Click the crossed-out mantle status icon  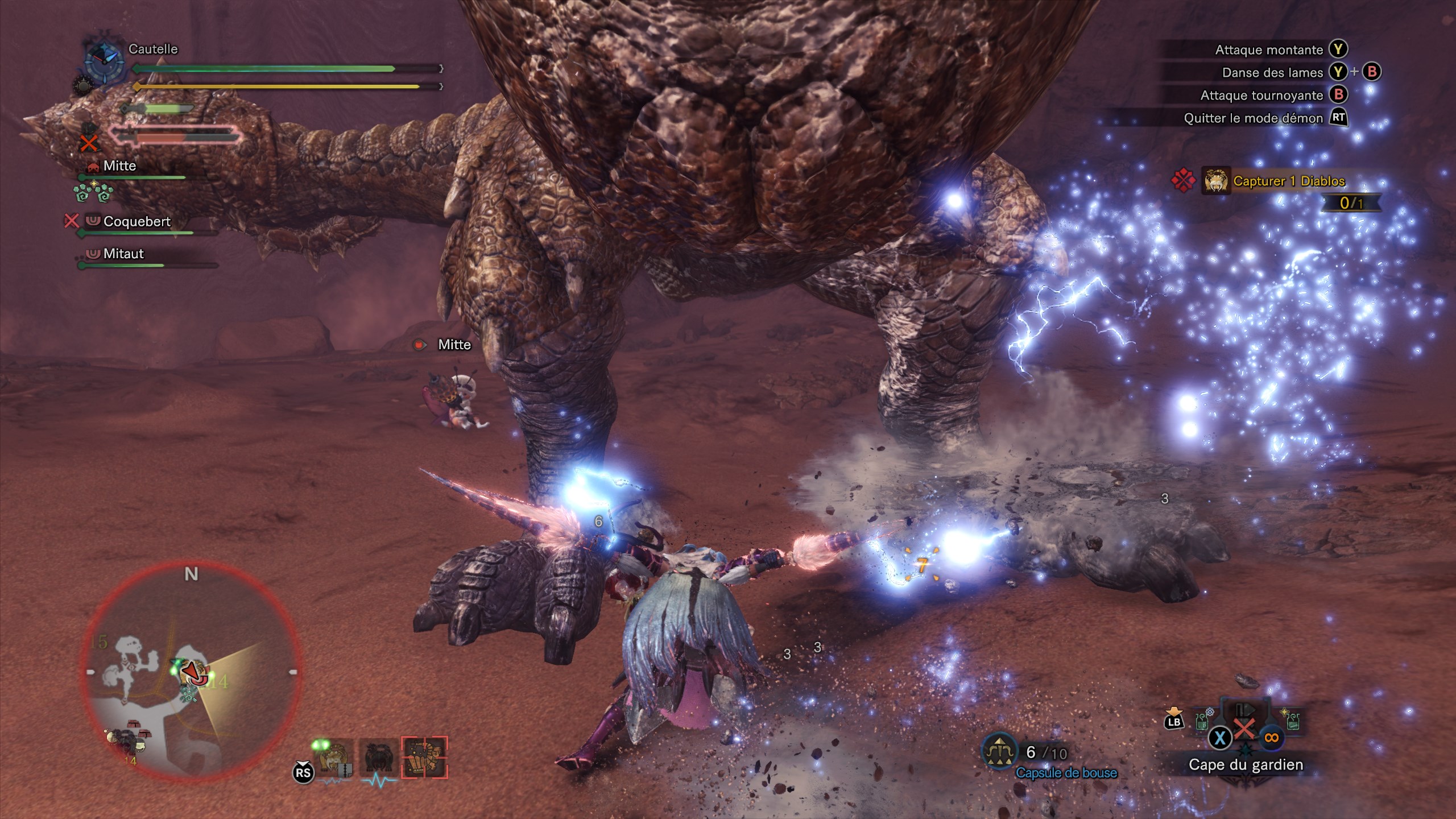coord(89,138)
